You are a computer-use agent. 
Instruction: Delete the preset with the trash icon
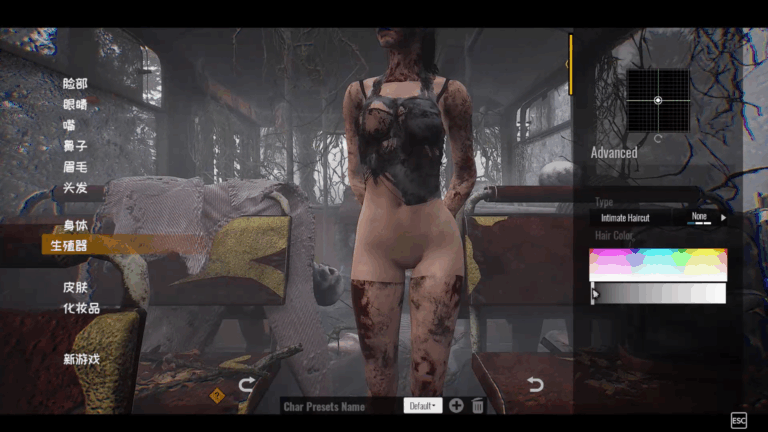[478, 406]
